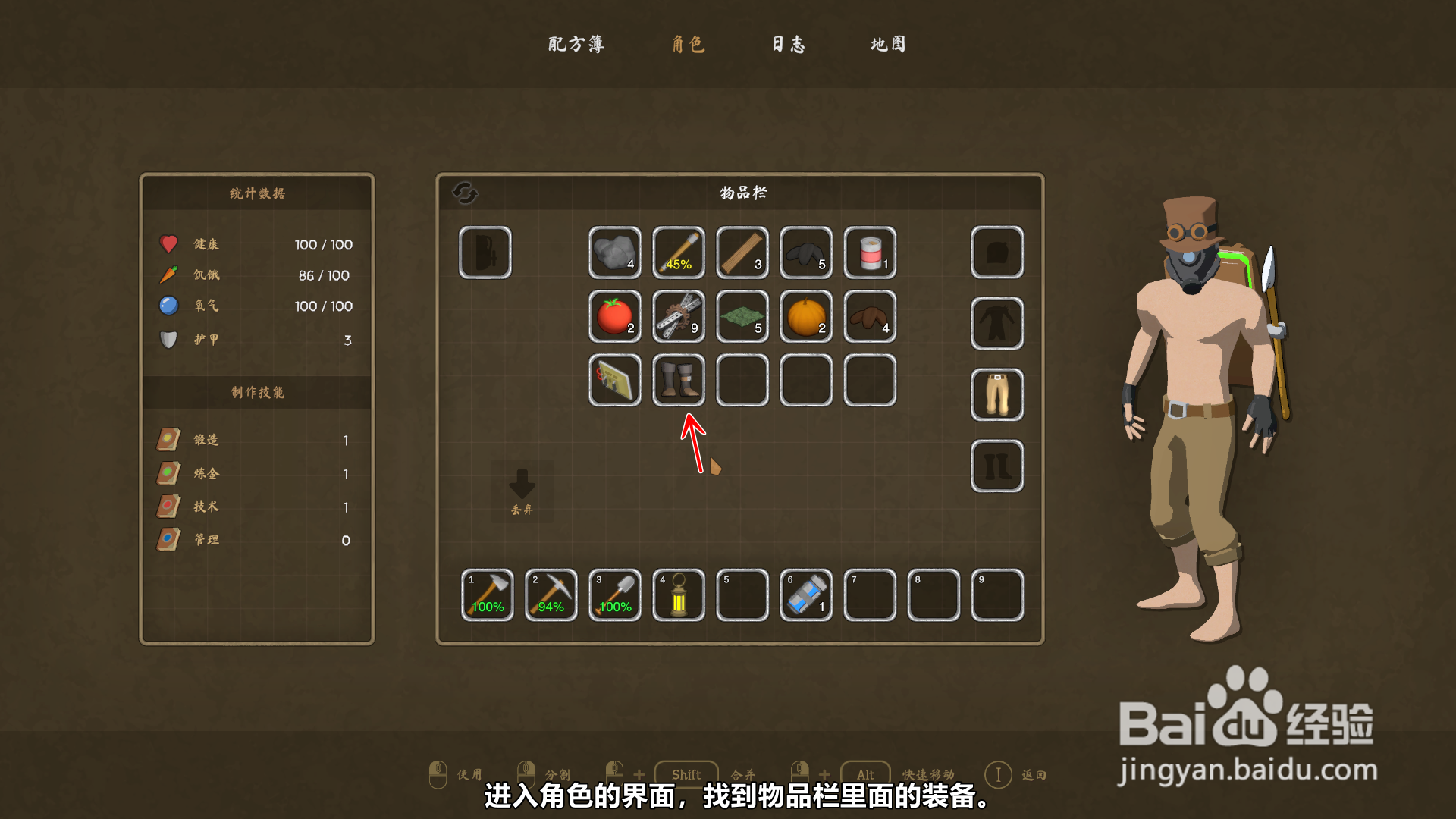Screen dimensions: 1456x819
Task: Click the empty pants equipment slot
Action: [996, 394]
